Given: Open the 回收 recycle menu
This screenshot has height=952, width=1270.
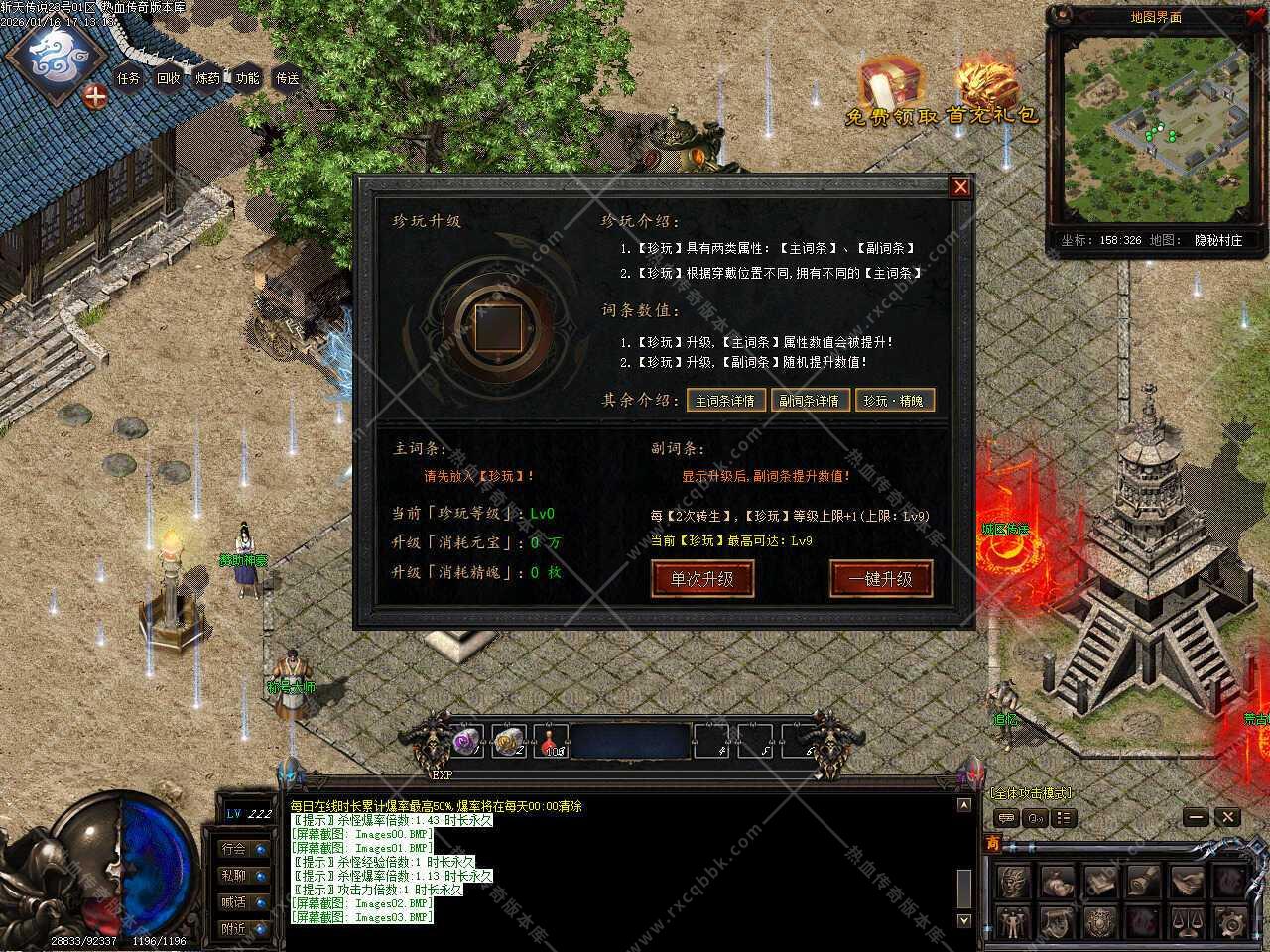Looking at the screenshot, I should 169,78.
